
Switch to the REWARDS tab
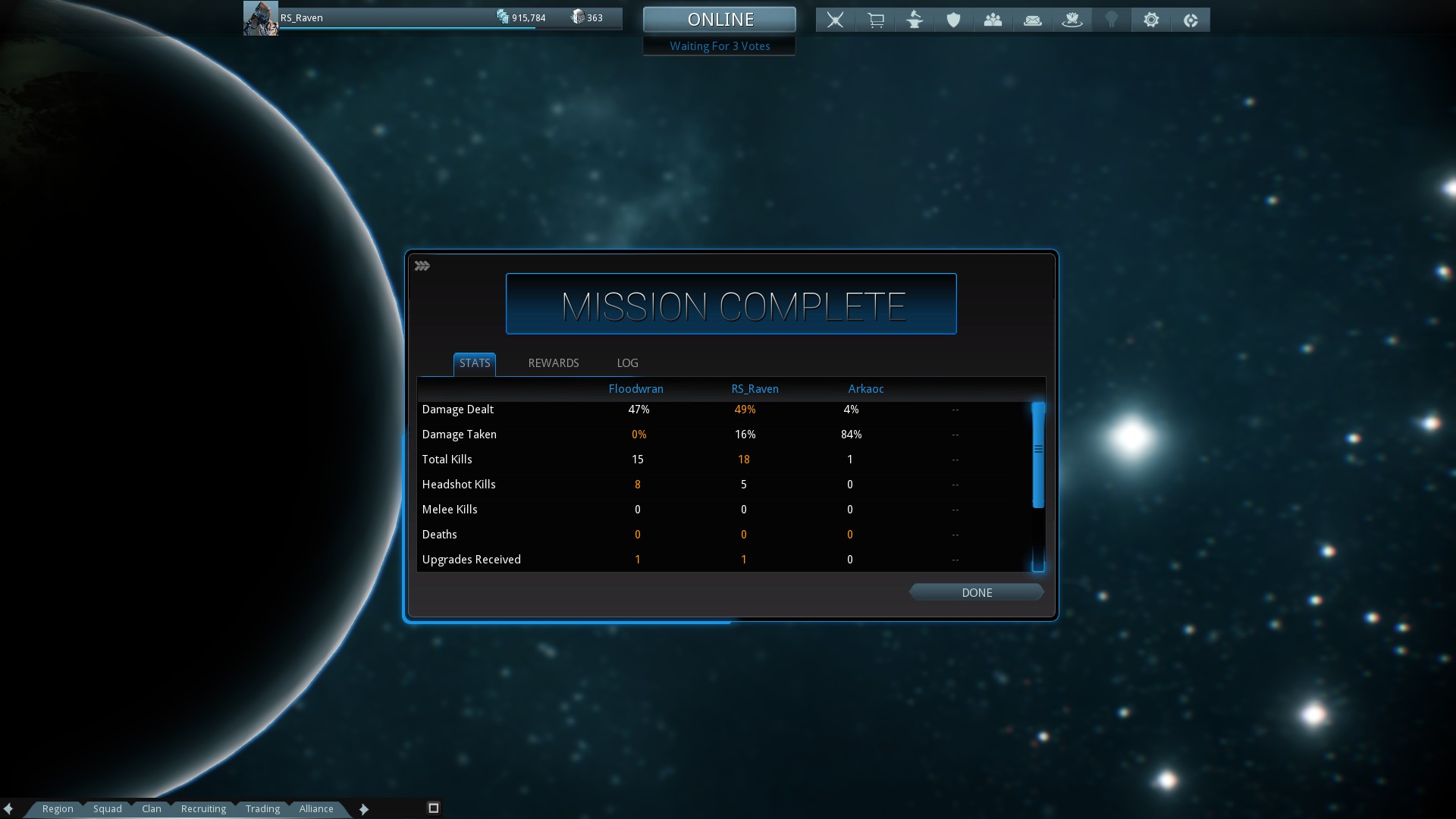click(x=553, y=363)
